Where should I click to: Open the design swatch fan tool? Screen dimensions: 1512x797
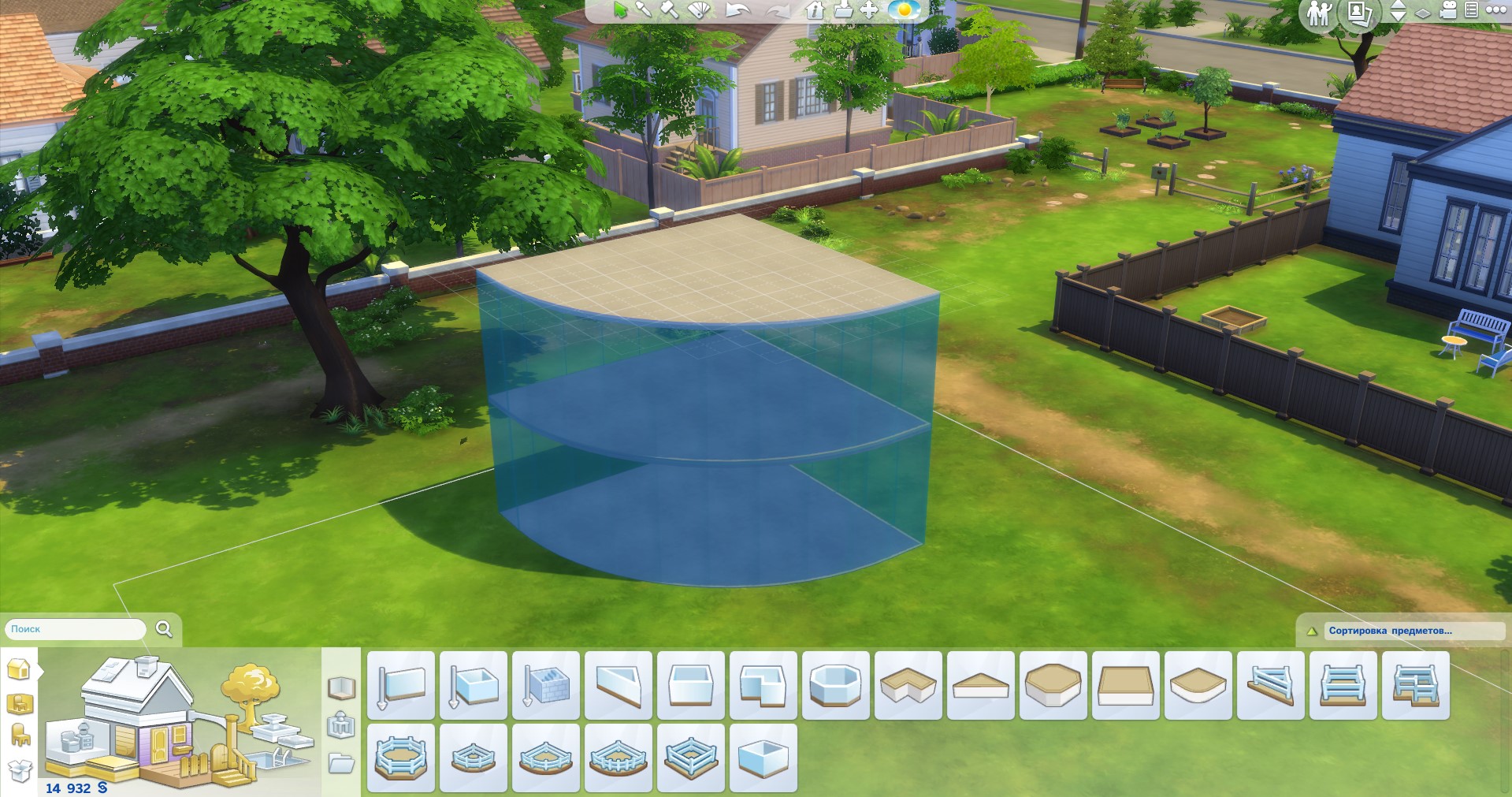pyautogui.click(x=700, y=10)
